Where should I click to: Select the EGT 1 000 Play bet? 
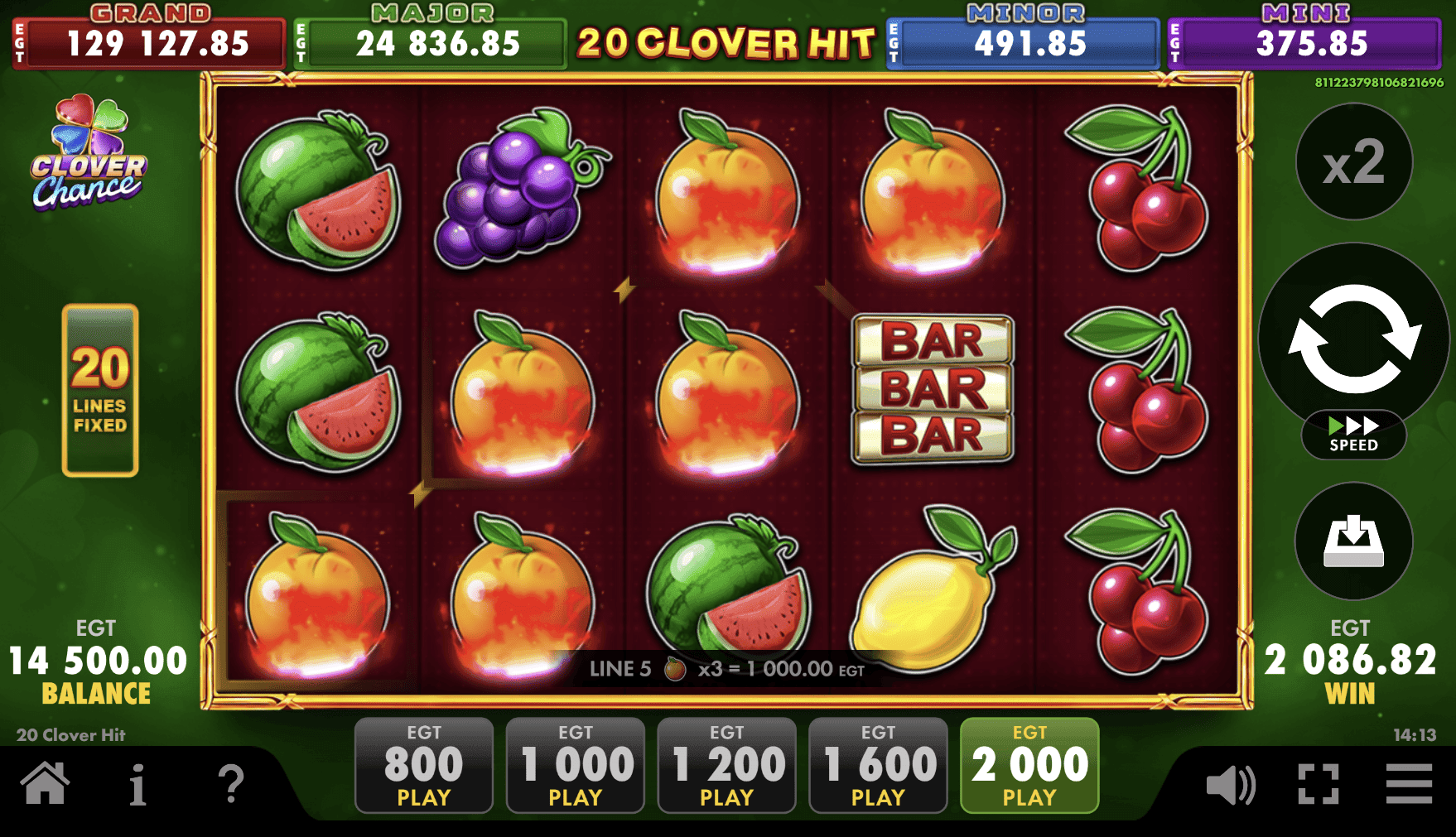click(x=575, y=764)
